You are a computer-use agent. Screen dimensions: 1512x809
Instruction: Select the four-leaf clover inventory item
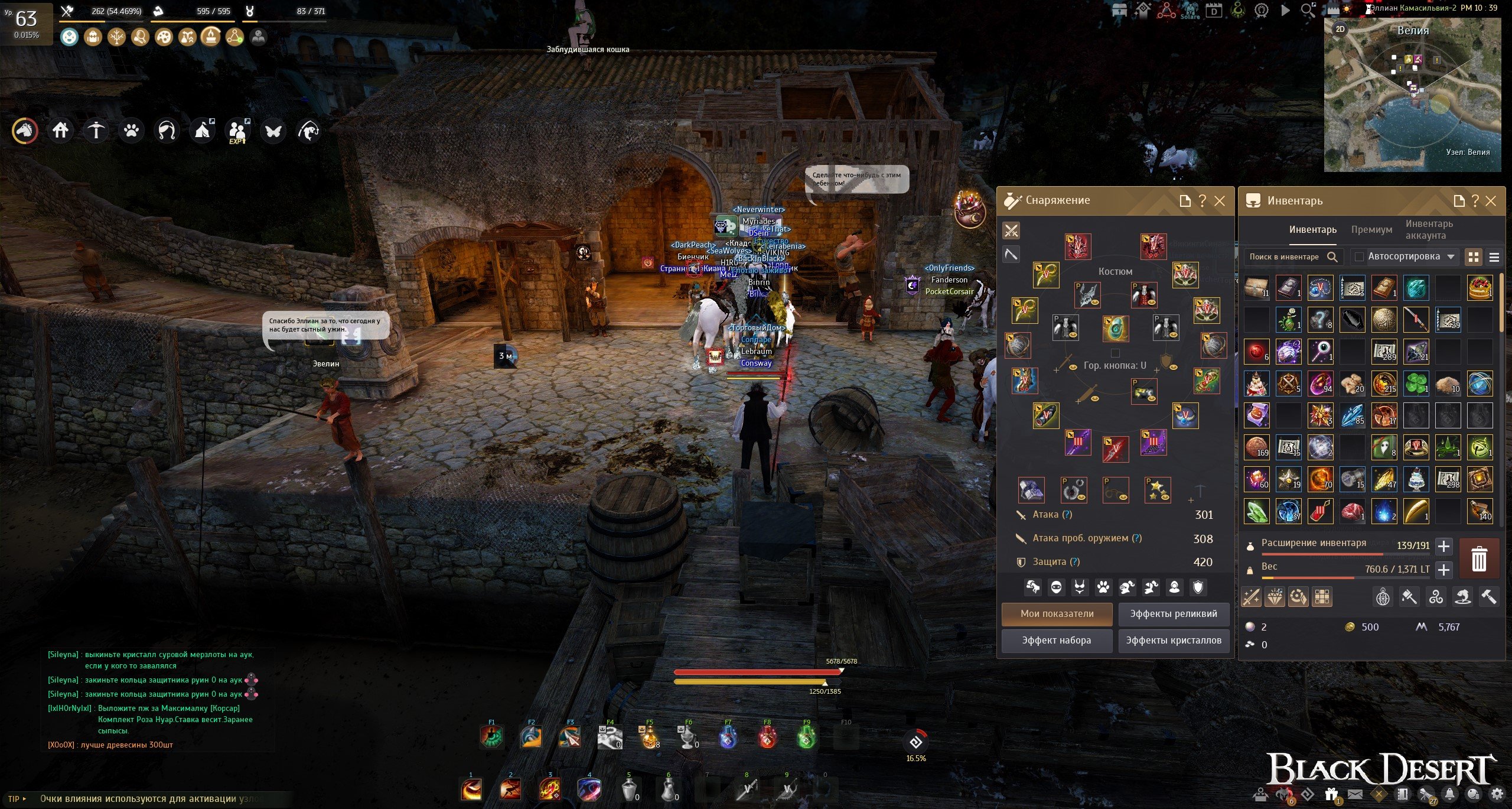click(1416, 384)
